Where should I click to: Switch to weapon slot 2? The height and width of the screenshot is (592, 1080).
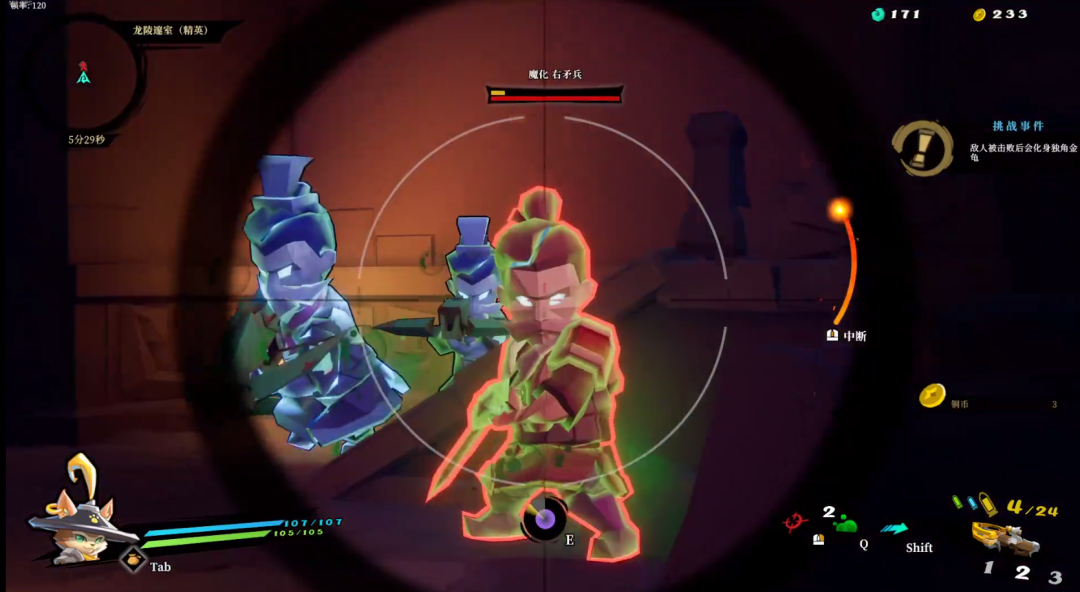(x=1022, y=573)
